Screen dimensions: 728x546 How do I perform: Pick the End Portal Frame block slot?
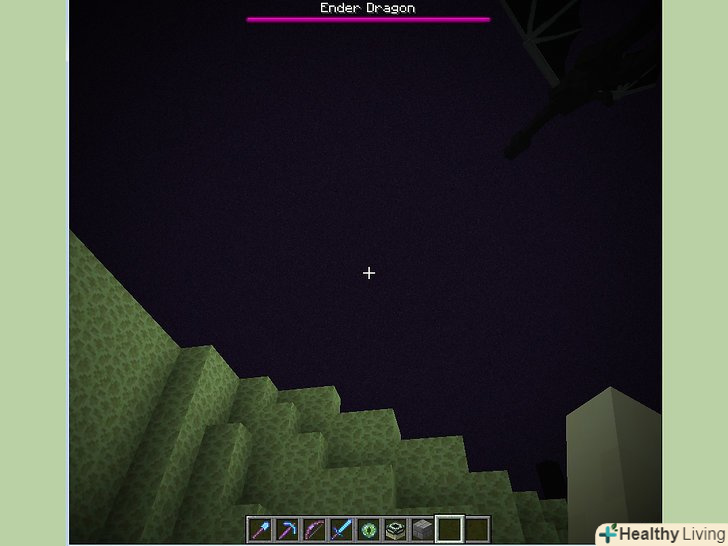395,529
